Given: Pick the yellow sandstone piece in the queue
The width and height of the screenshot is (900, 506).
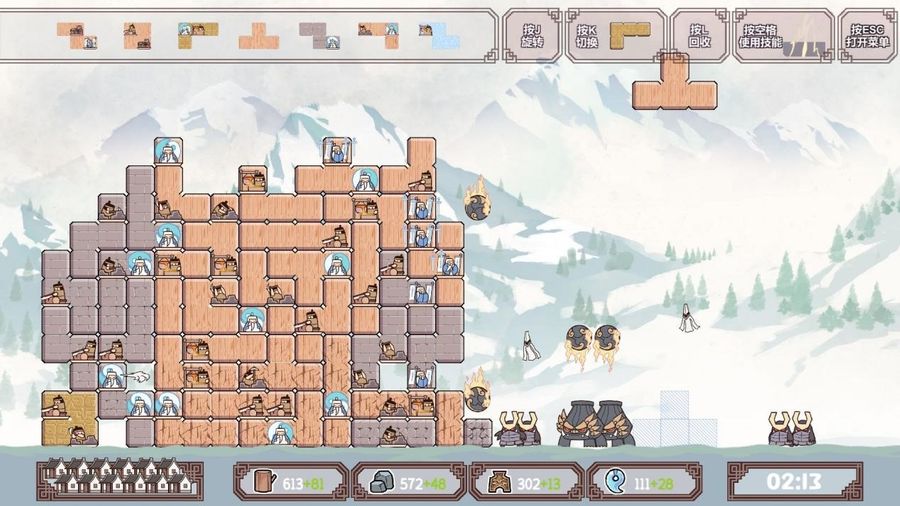Looking at the screenshot, I should pos(197,36).
